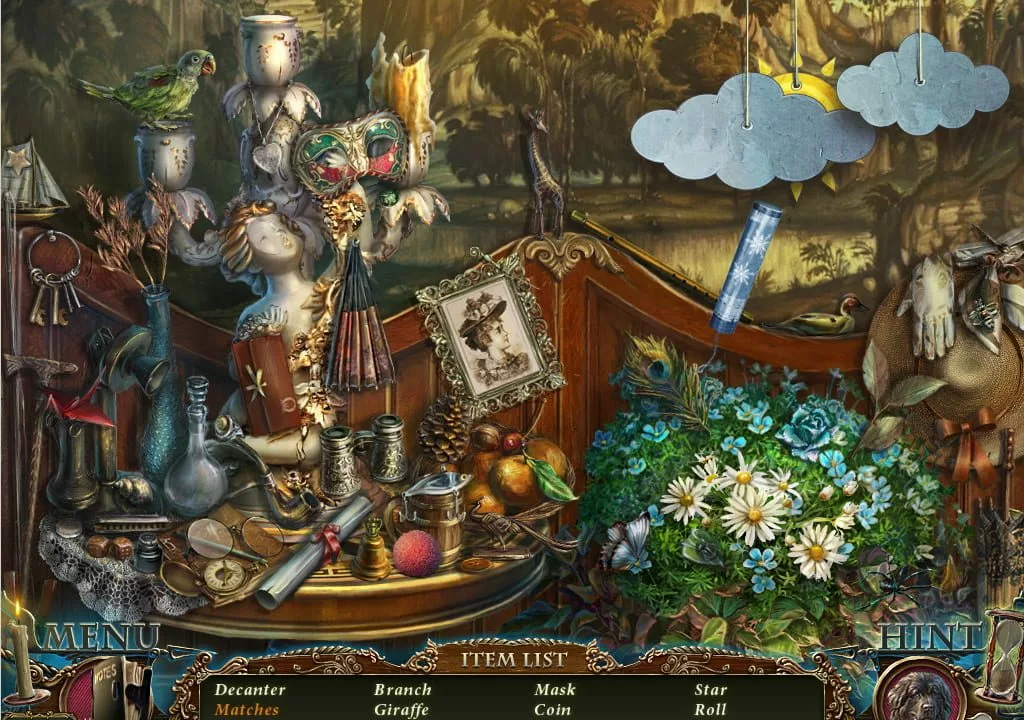Open the notes journal
The height and width of the screenshot is (720, 1024).
[x=108, y=690]
